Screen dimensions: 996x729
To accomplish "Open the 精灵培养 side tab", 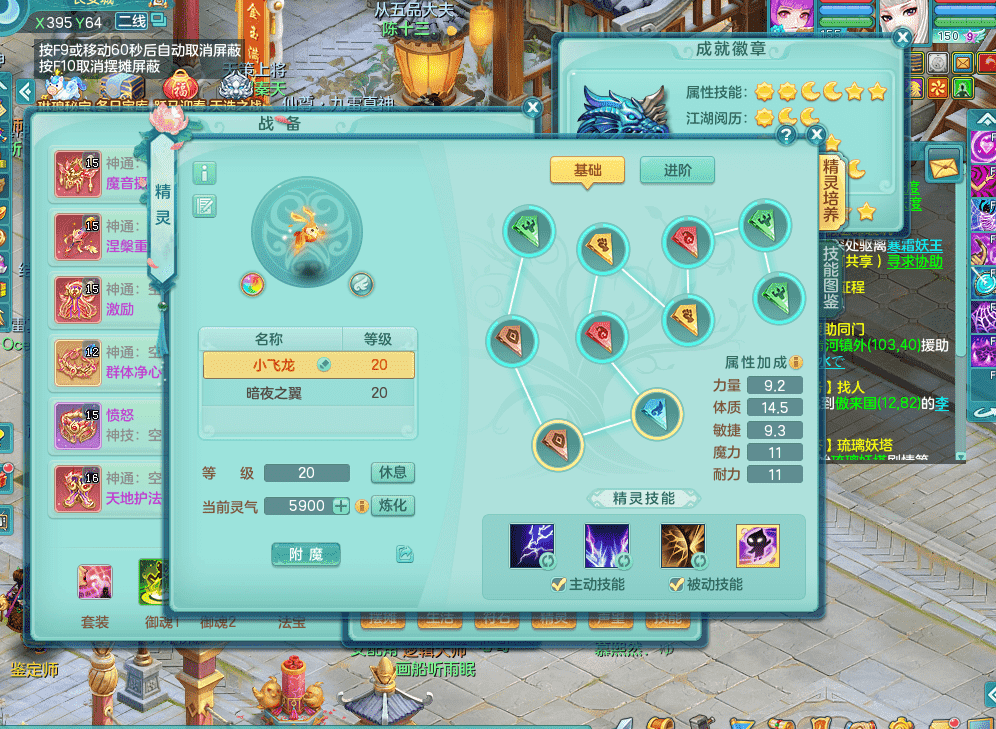I will click(831, 192).
